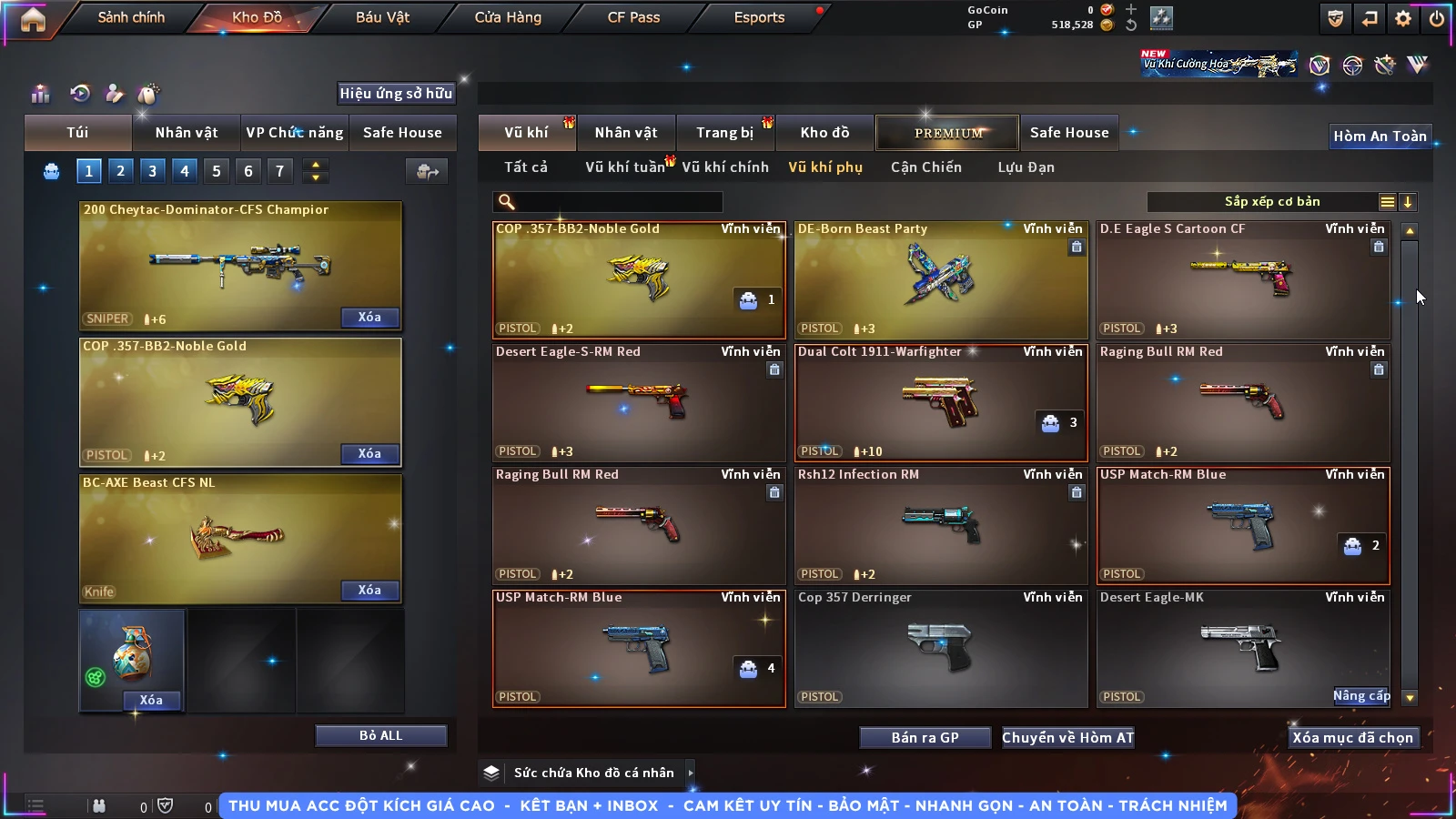Click the Bán ra GP button
The width and height of the screenshot is (1456, 819).
[925, 738]
